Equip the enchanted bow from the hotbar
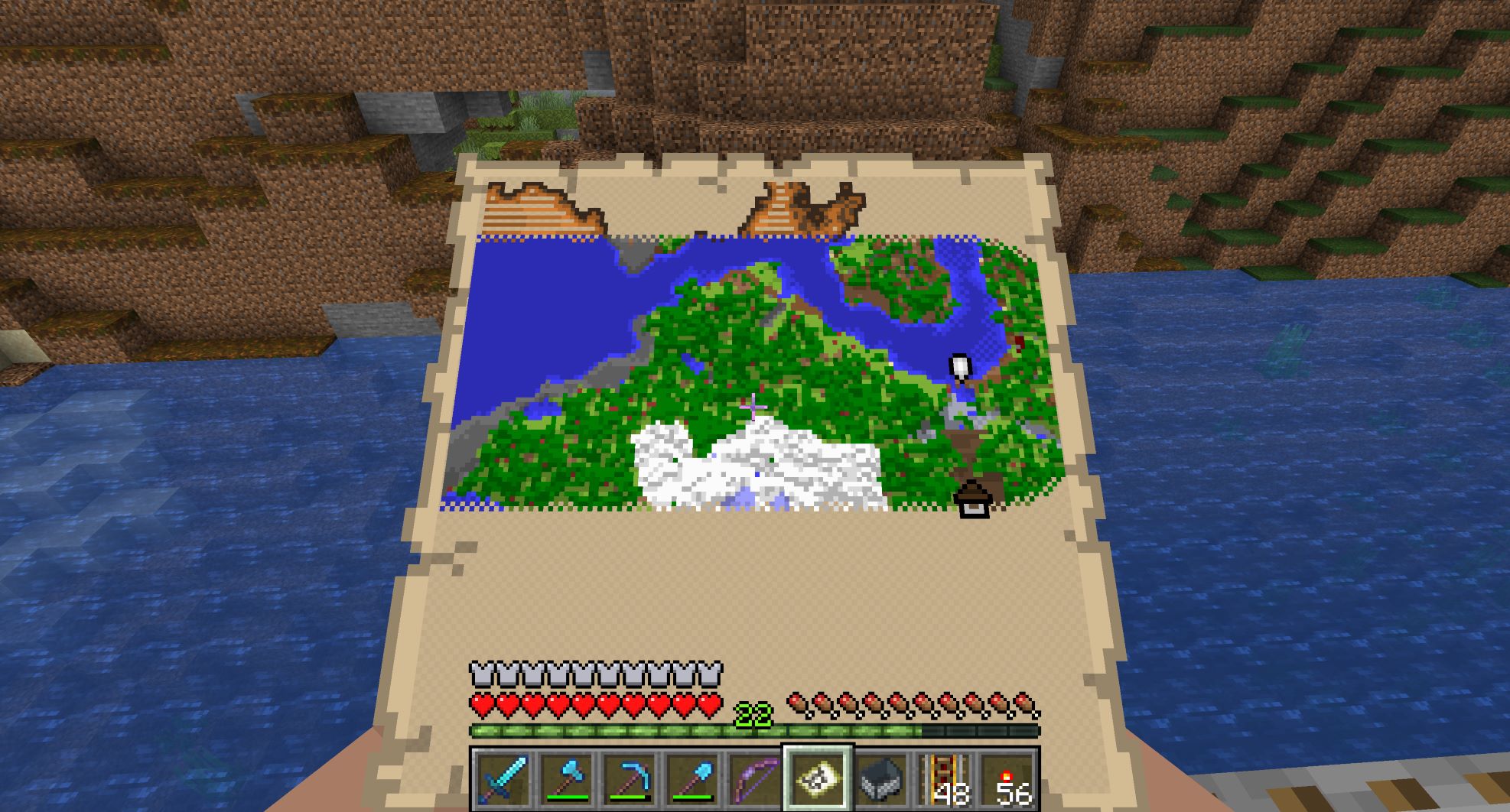The height and width of the screenshot is (812, 1510). 754,779
